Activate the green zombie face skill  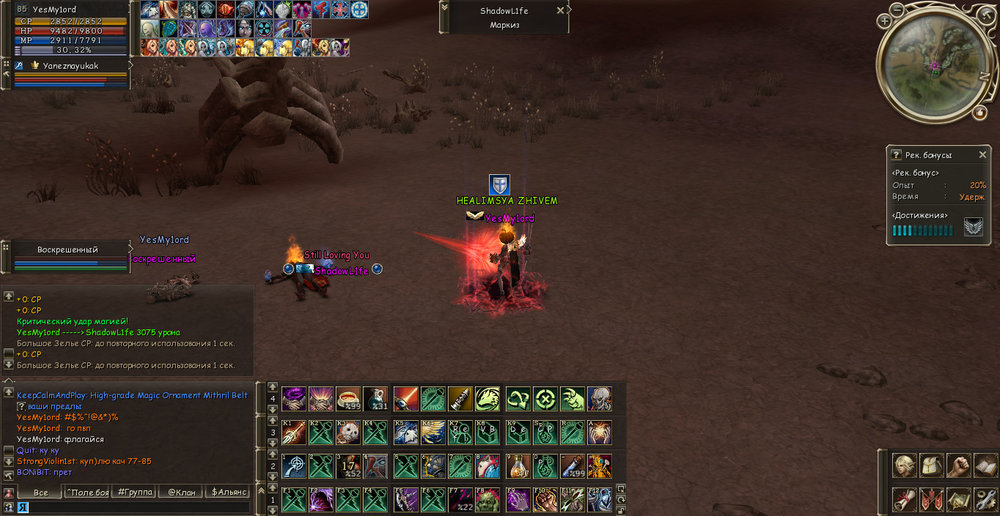pos(489,498)
